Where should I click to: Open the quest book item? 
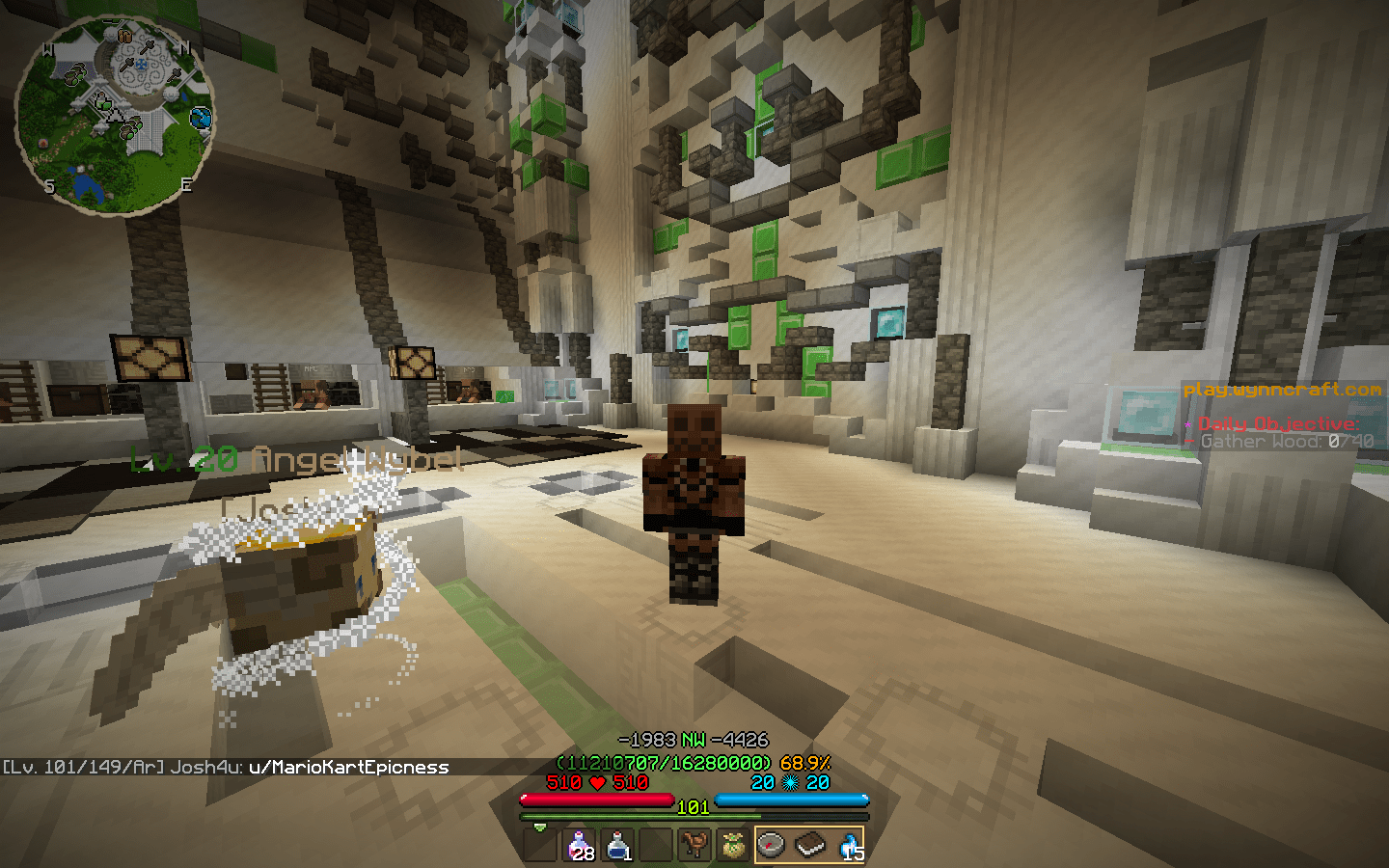(808, 844)
